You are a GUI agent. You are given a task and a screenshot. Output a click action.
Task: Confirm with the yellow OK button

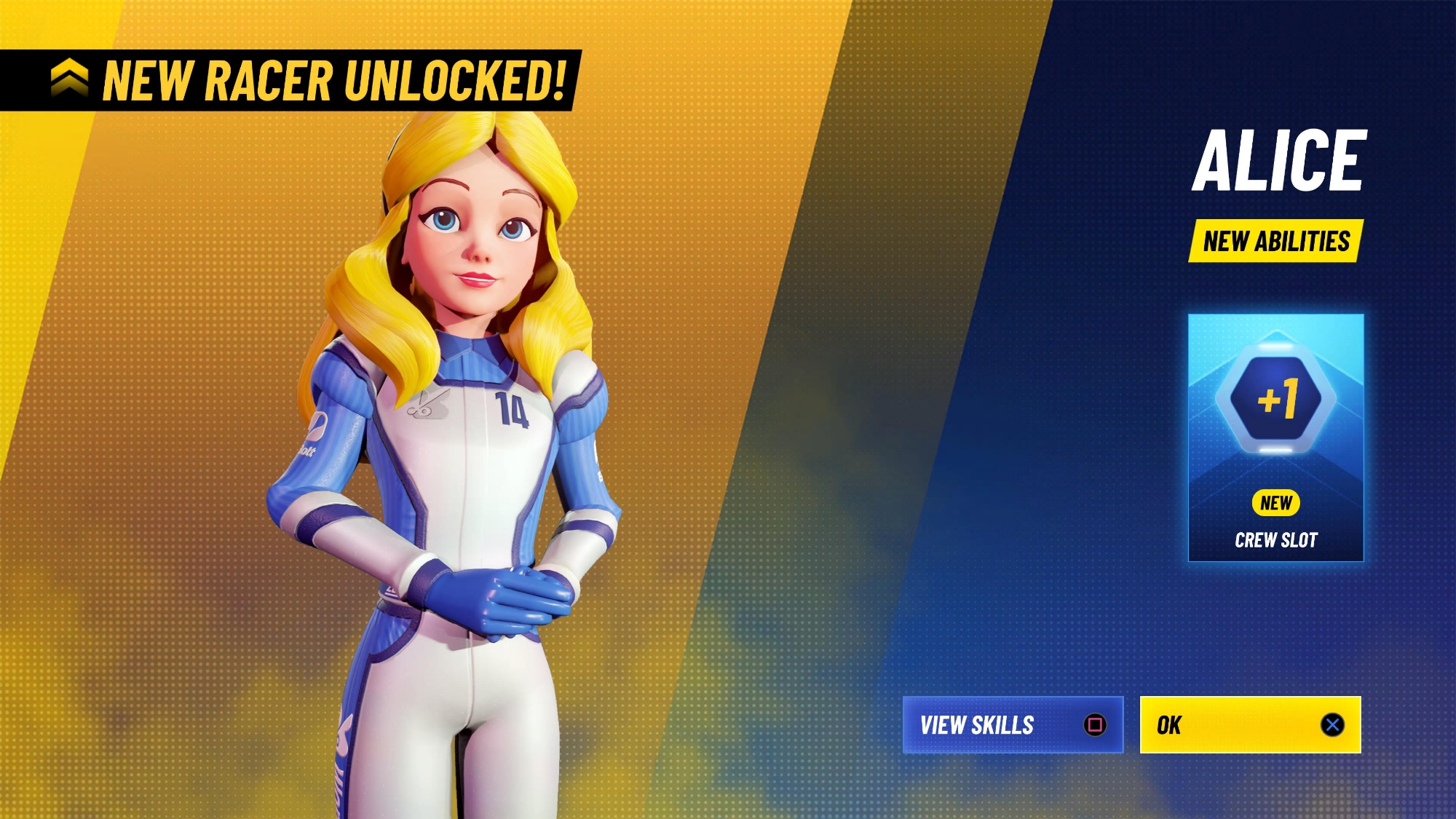1249,725
